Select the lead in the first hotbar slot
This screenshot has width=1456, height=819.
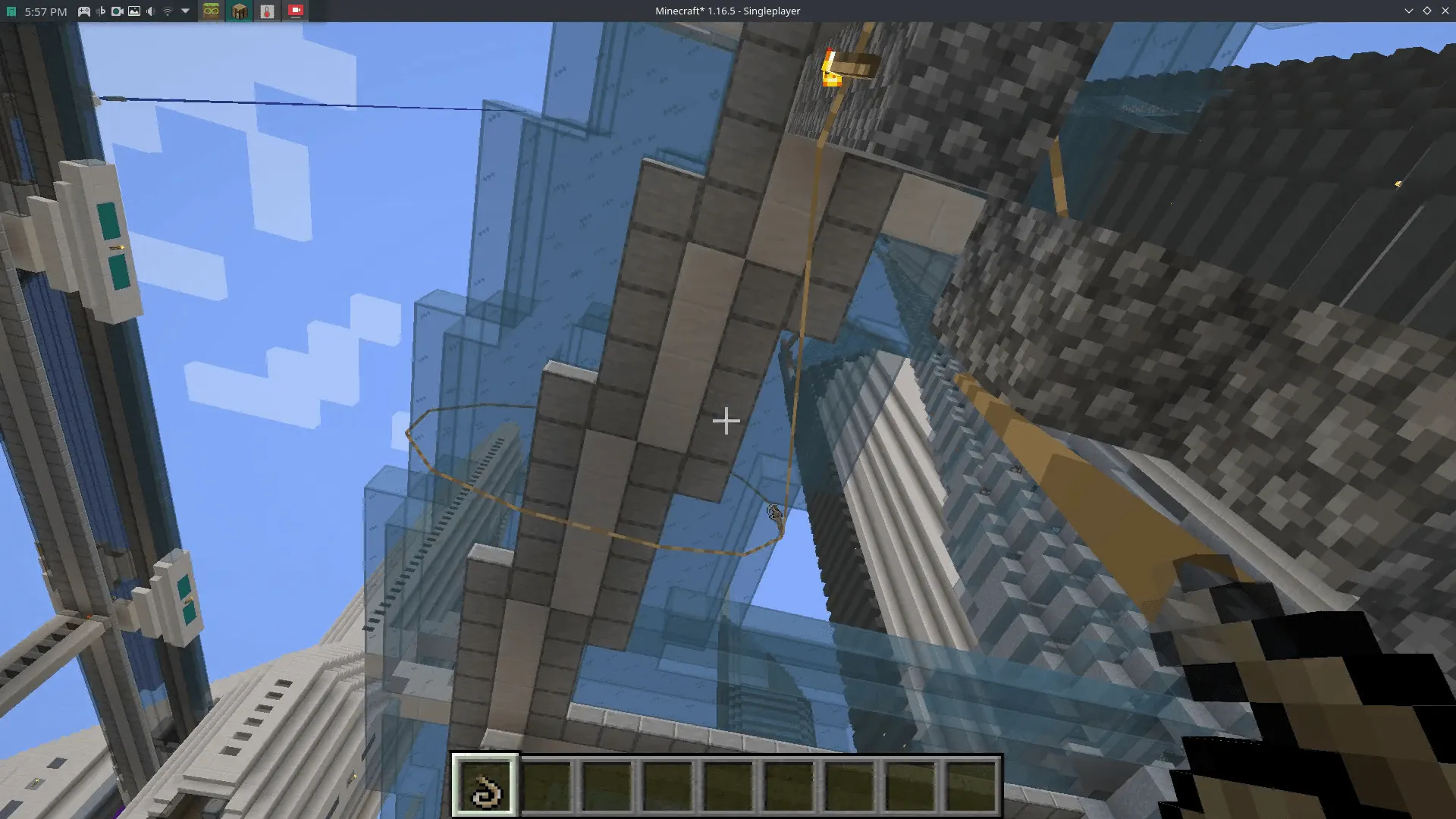click(486, 787)
